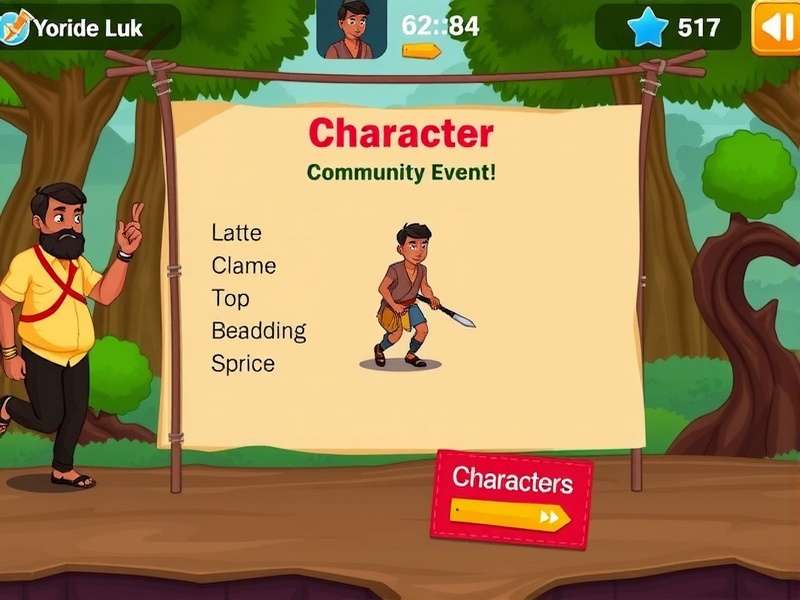
Task: Tap the orange back arrow button
Action: [774, 27]
